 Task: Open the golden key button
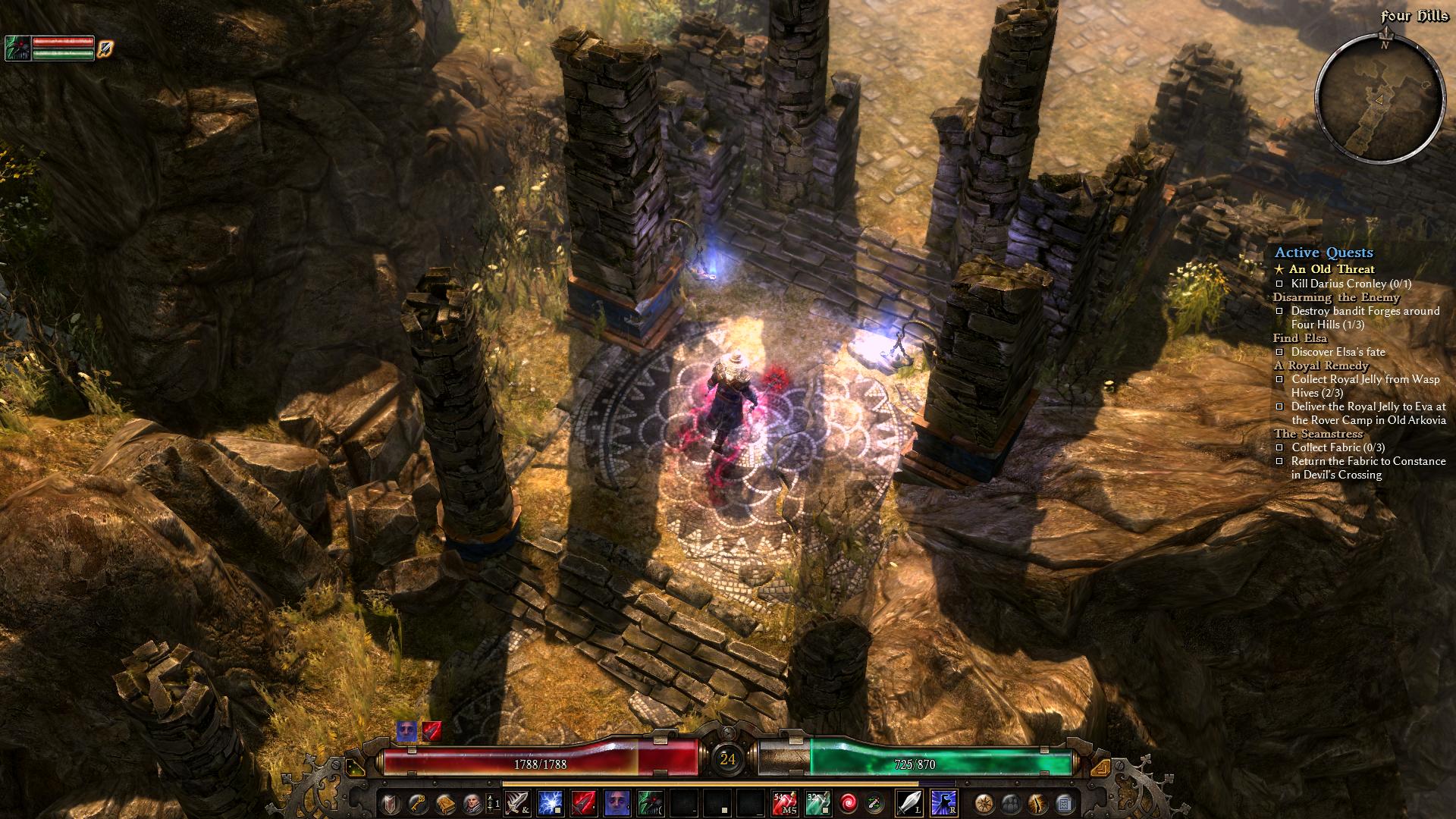point(418,802)
